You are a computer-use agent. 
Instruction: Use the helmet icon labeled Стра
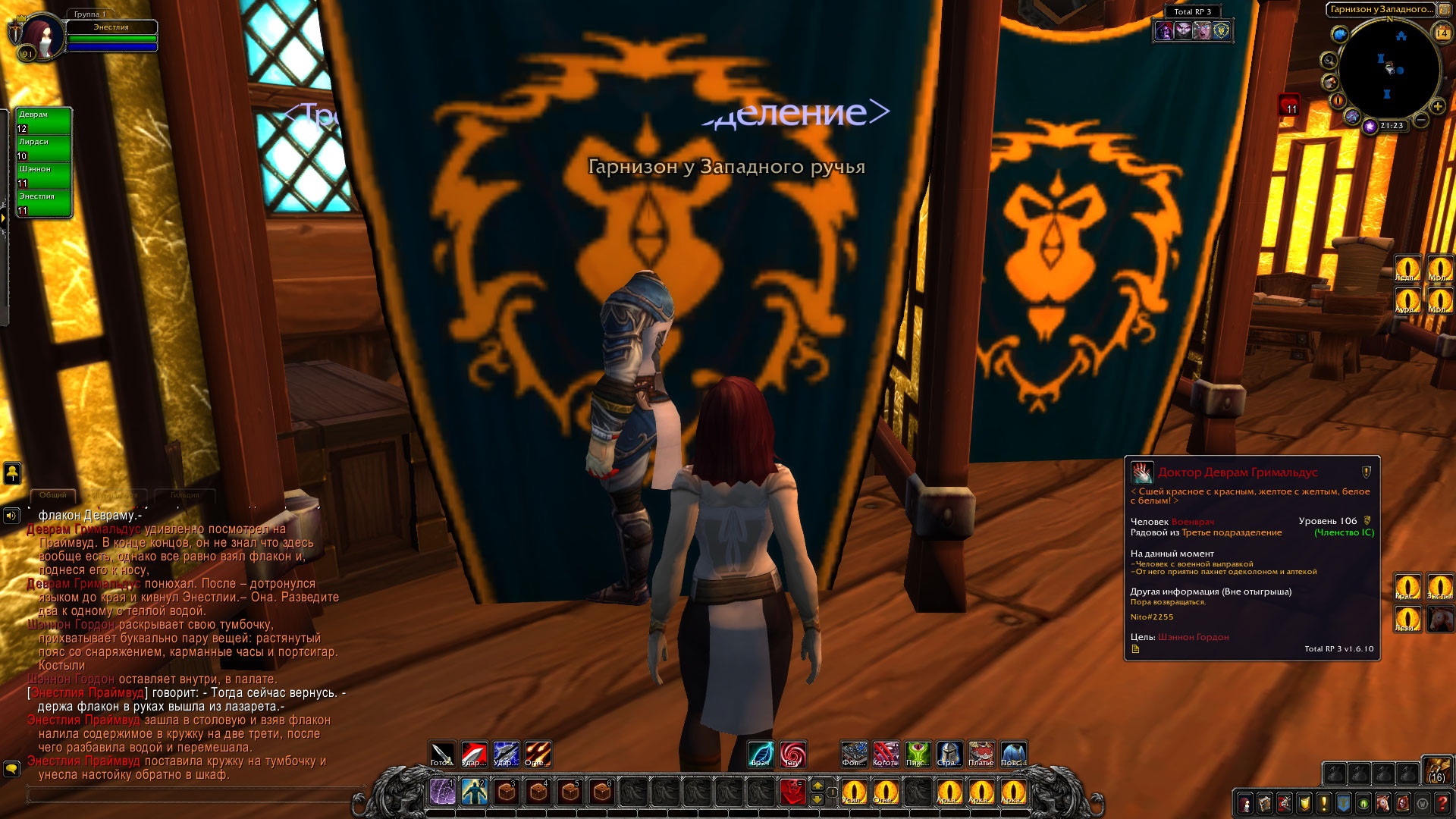(x=949, y=754)
